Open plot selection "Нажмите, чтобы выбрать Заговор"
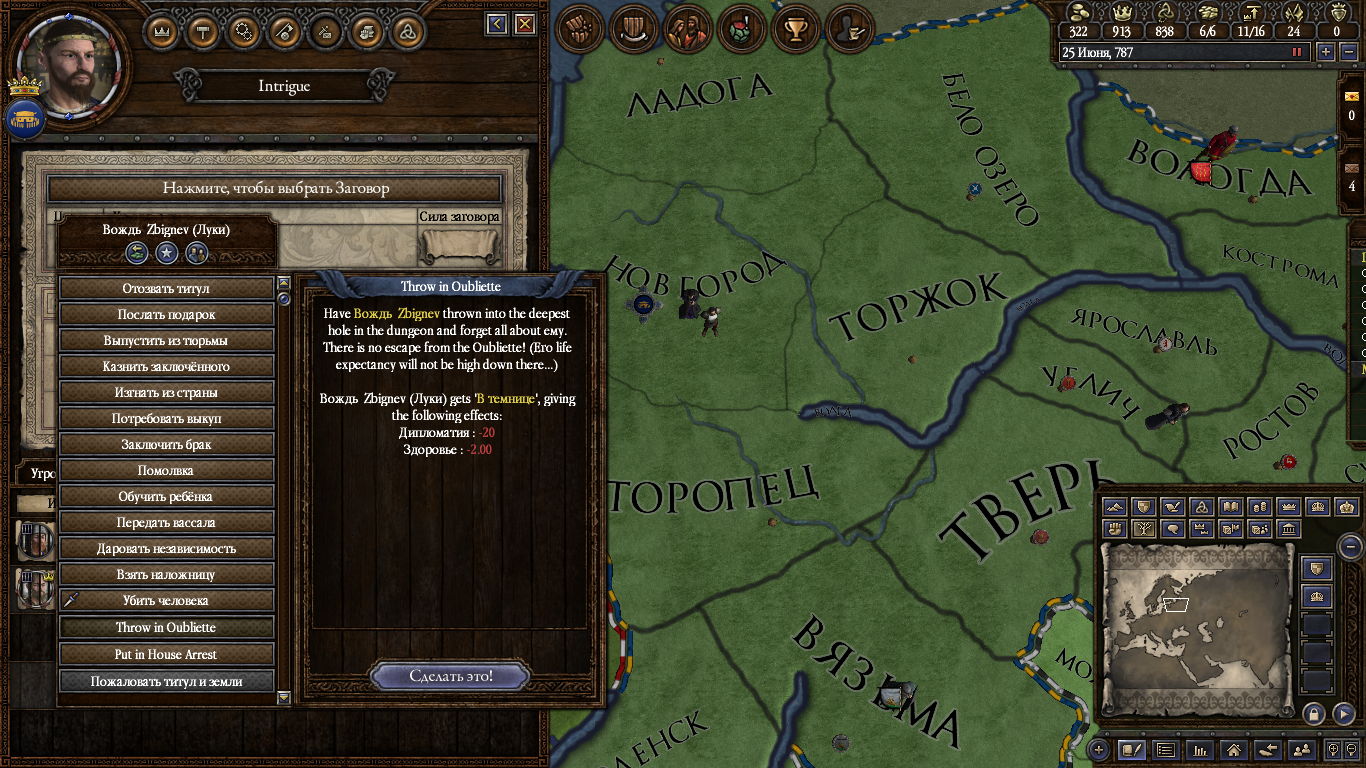Image resolution: width=1366 pixels, height=768 pixels. tap(275, 188)
